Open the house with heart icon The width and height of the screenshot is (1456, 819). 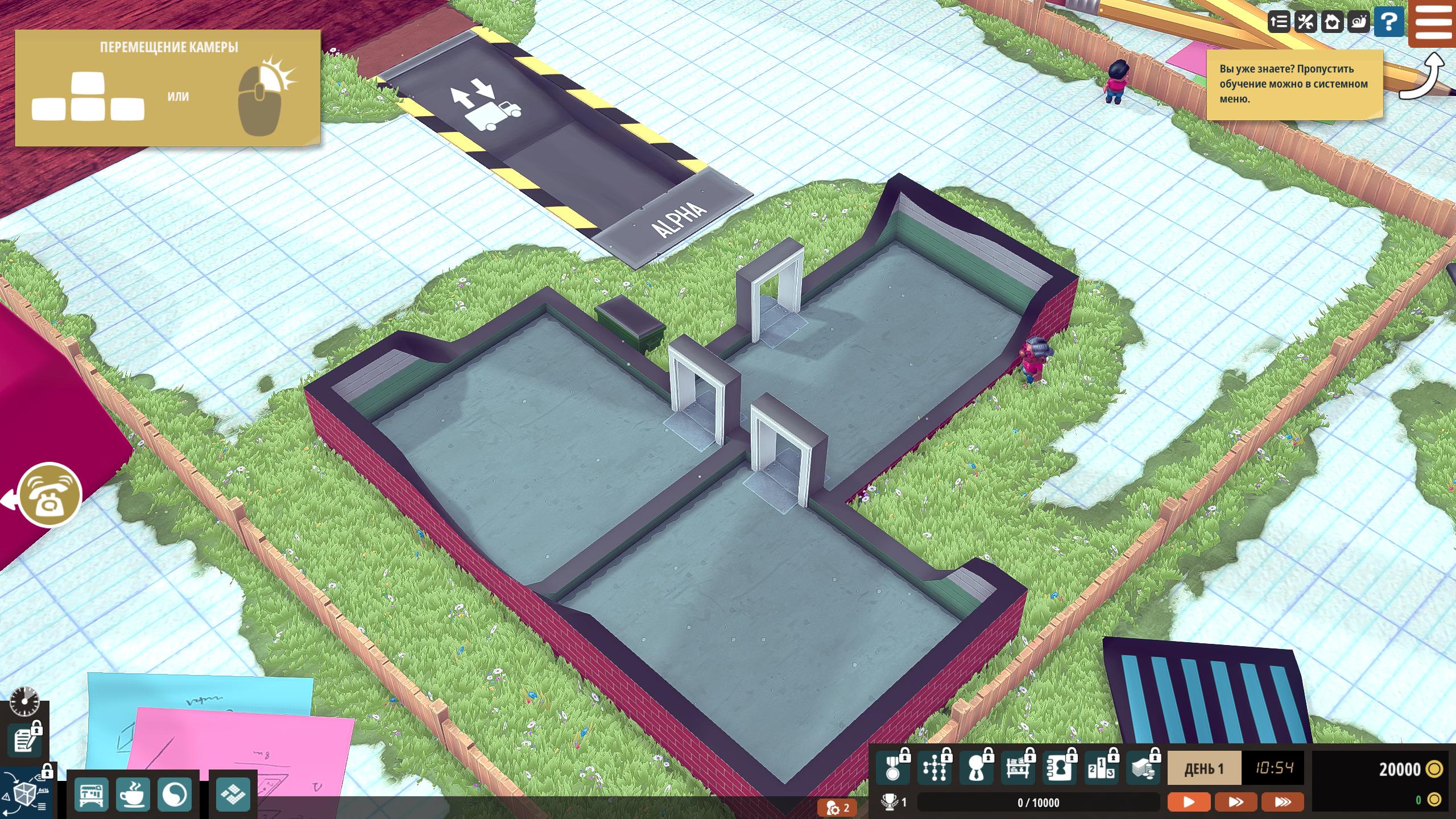[1332, 23]
